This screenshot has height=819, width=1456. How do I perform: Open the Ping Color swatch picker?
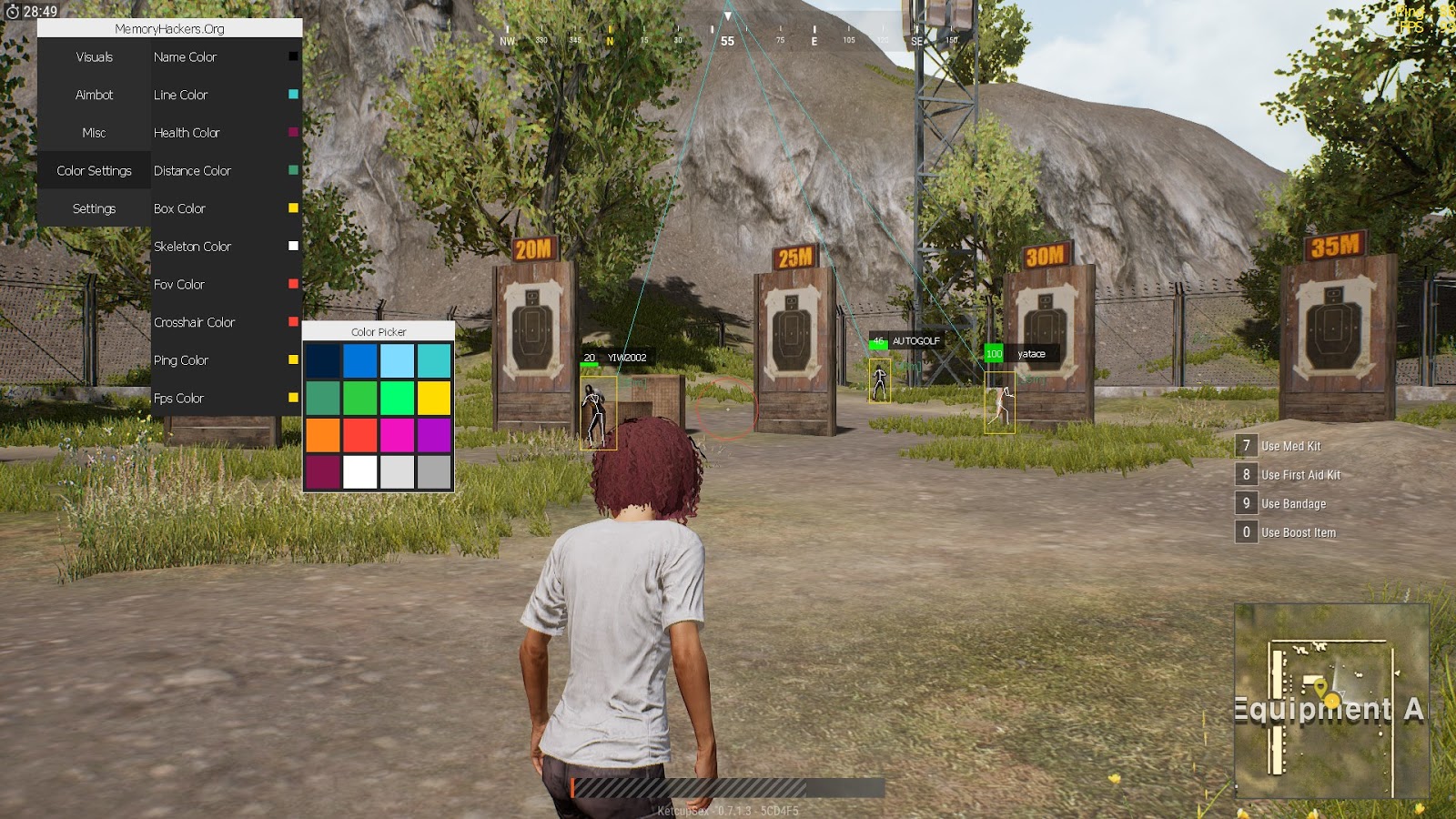tap(291, 360)
